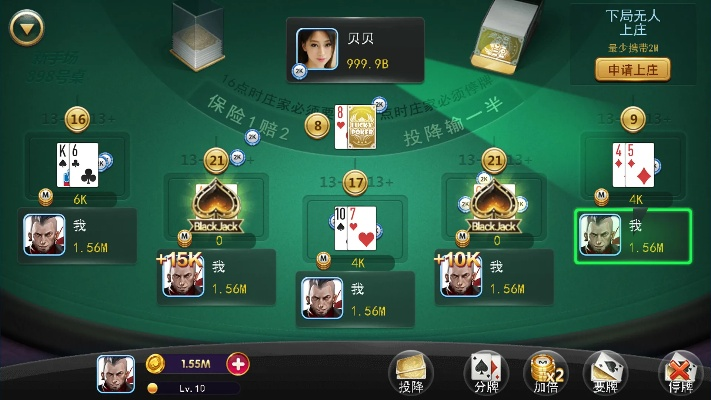
Task: Click the 申请上庄 apply-for-banker button
Action: (x=632, y=70)
